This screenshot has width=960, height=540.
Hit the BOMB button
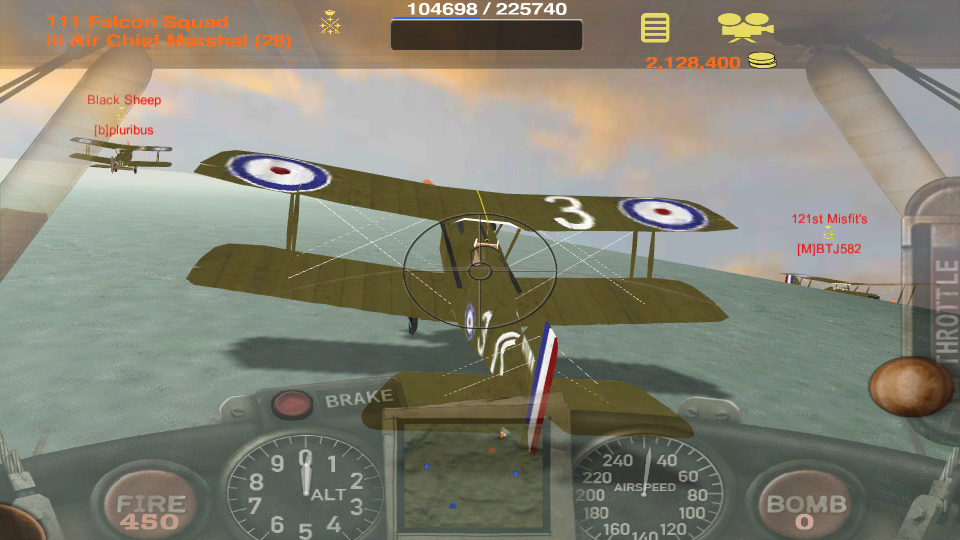tap(806, 508)
